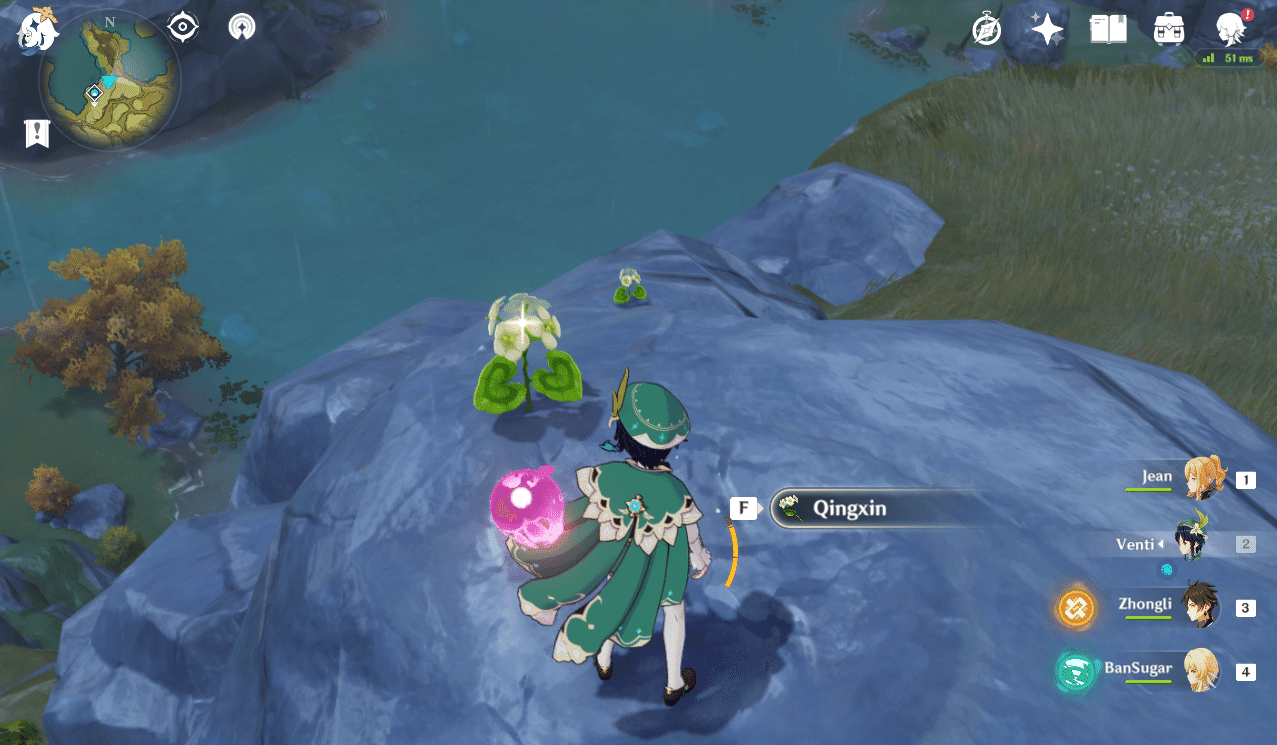
Task: Switch to party member BanSugar
Action: [1199, 670]
